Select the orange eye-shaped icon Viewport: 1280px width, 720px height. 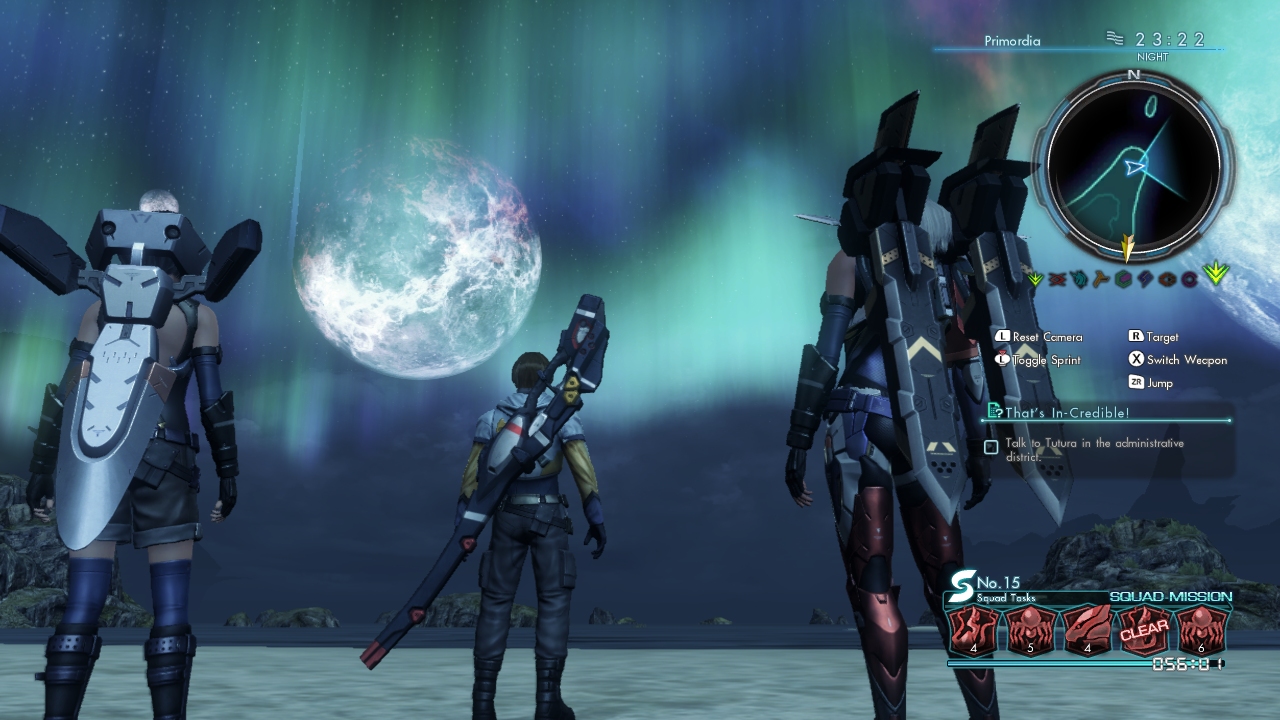1167,279
